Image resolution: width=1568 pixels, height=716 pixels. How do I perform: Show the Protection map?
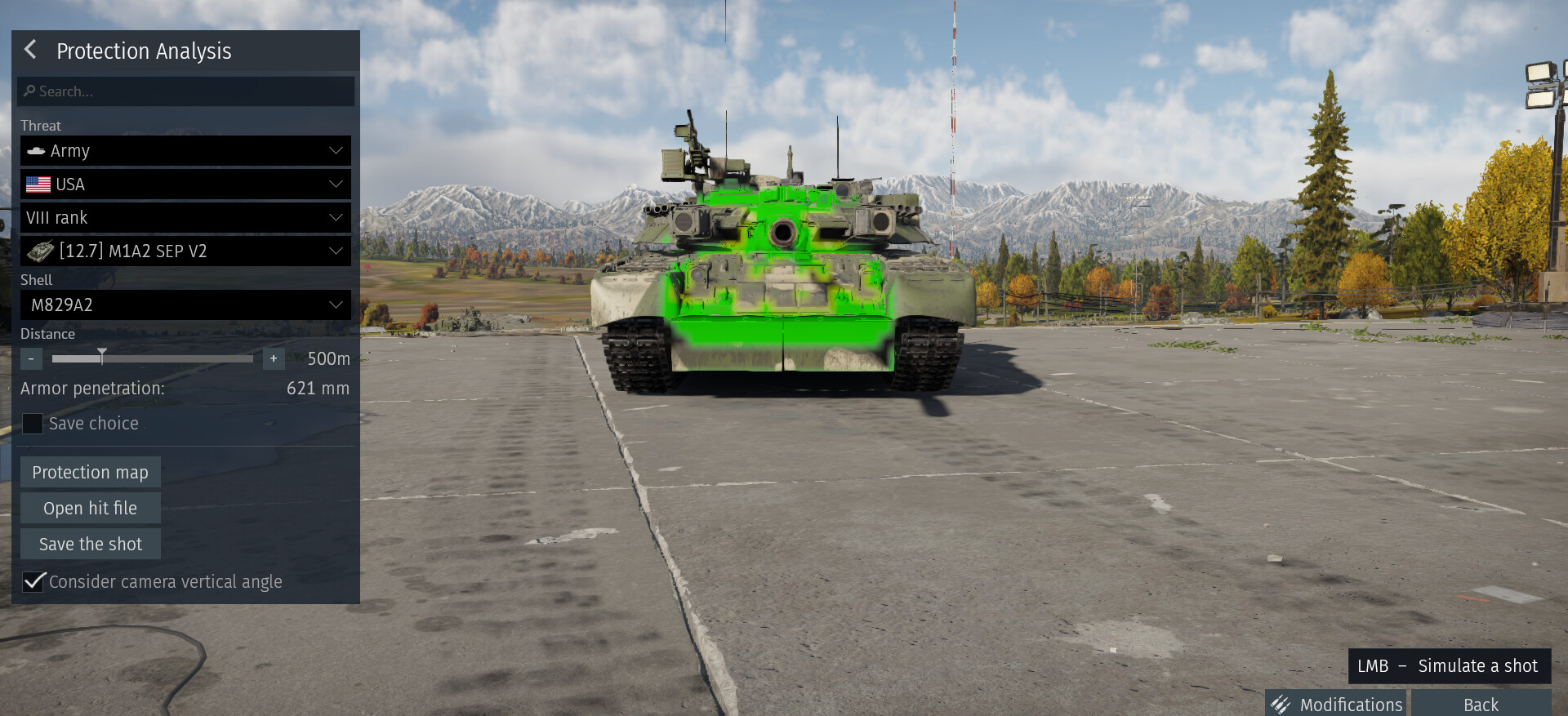(x=90, y=473)
